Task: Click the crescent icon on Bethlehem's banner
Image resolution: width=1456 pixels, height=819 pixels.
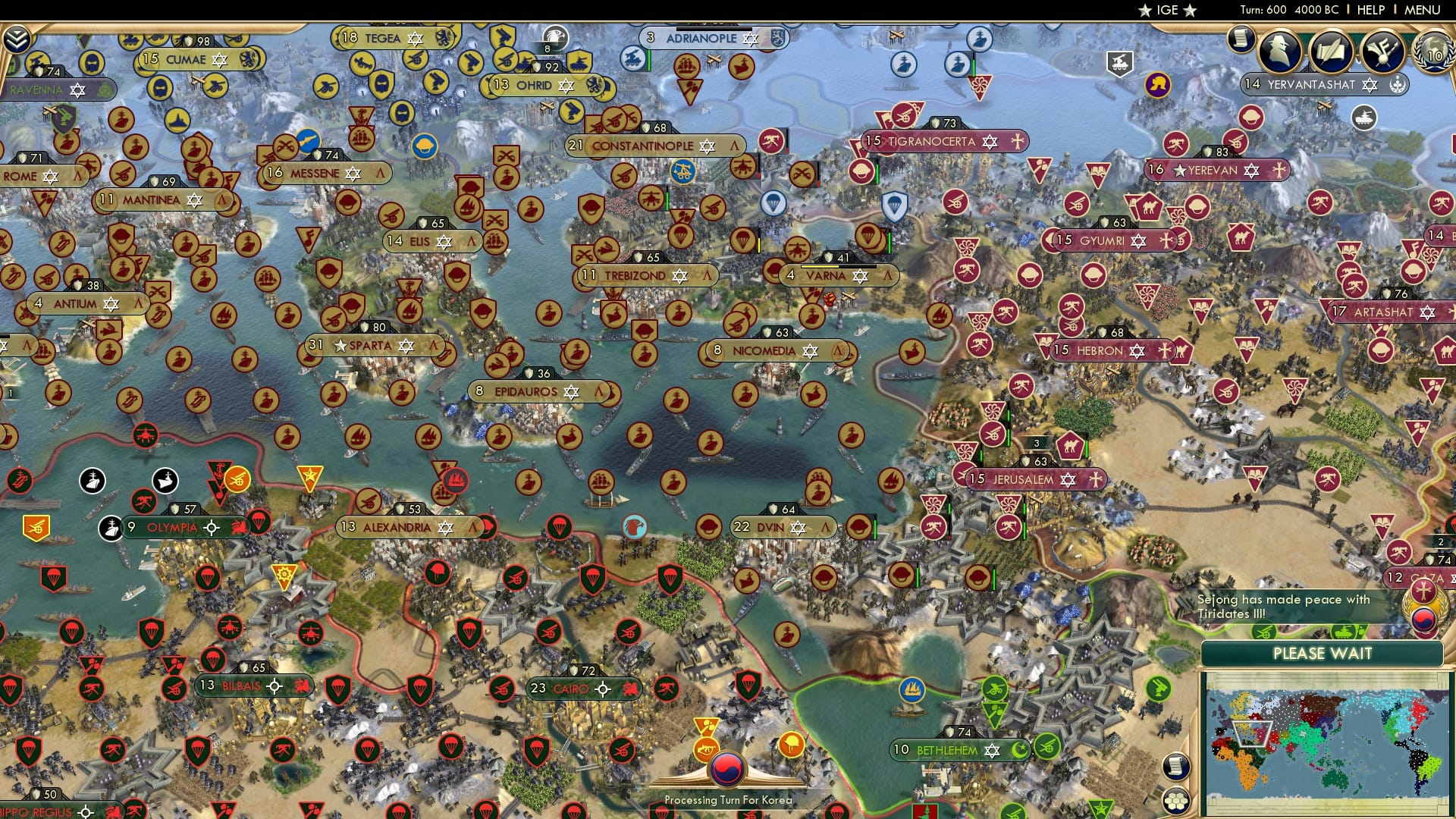Action: tap(1019, 750)
